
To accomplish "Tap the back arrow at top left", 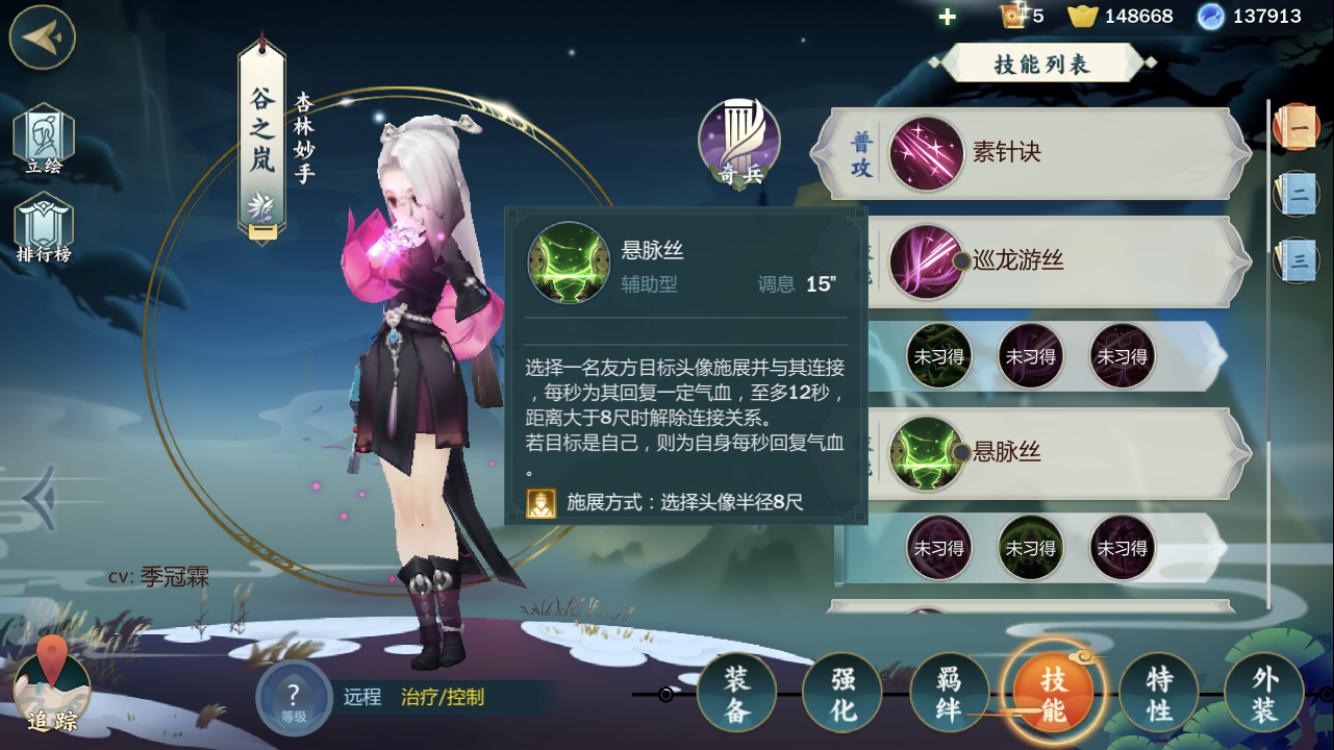I will coord(41,40).
